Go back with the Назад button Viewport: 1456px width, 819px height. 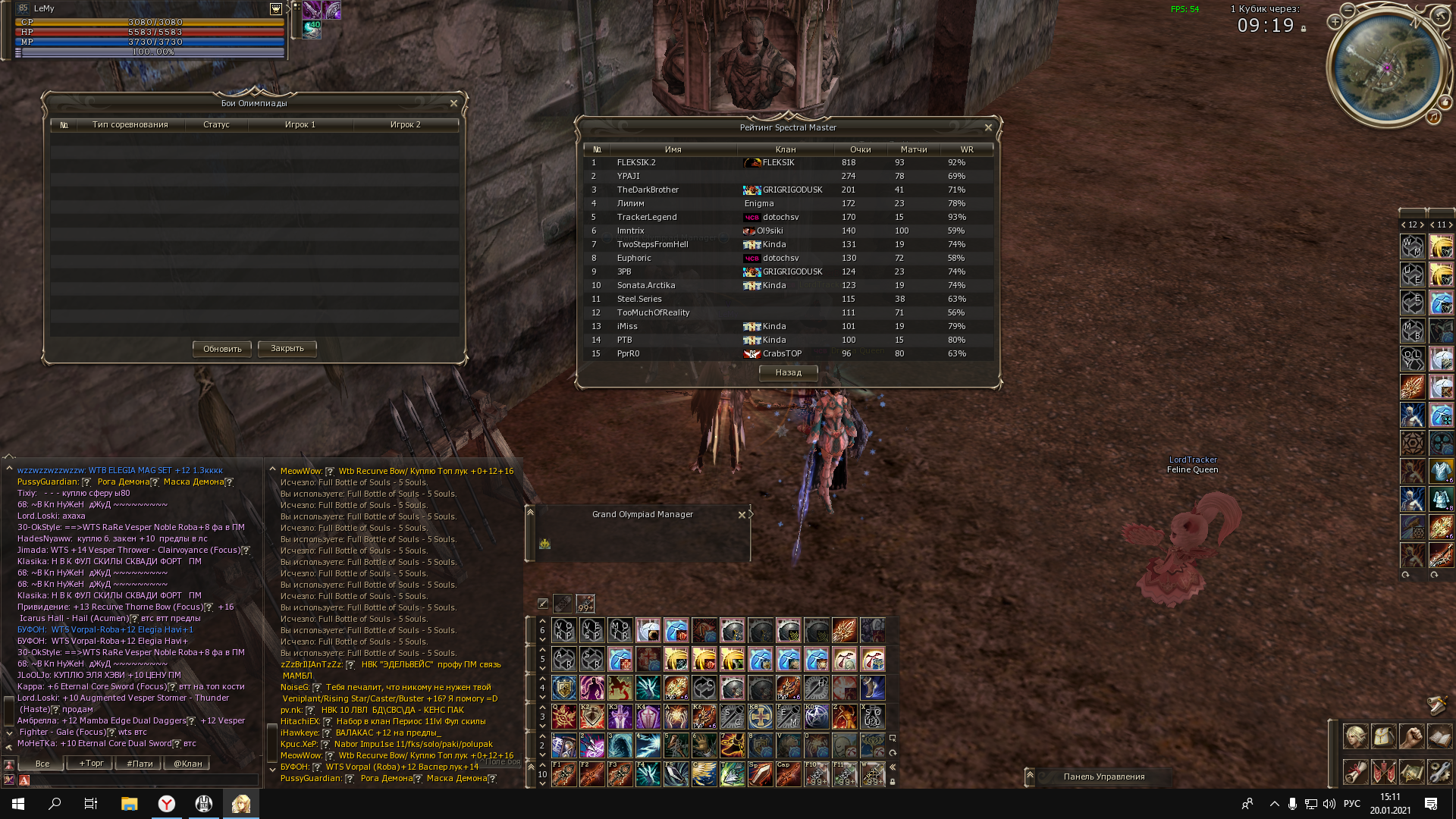pyautogui.click(x=788, y=372)
